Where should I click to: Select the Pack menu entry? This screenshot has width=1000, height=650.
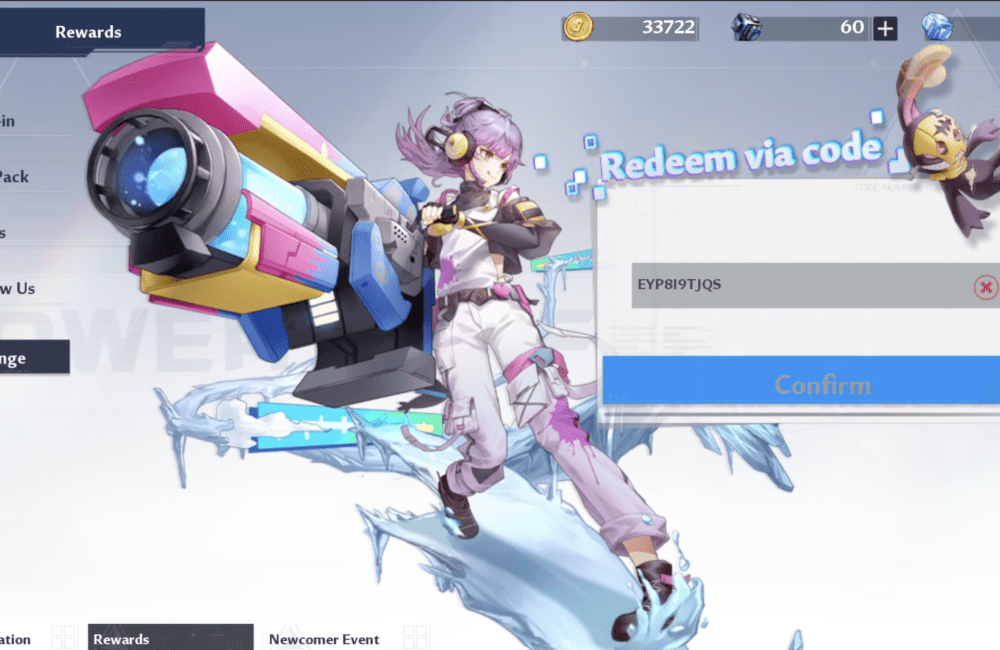16,177
